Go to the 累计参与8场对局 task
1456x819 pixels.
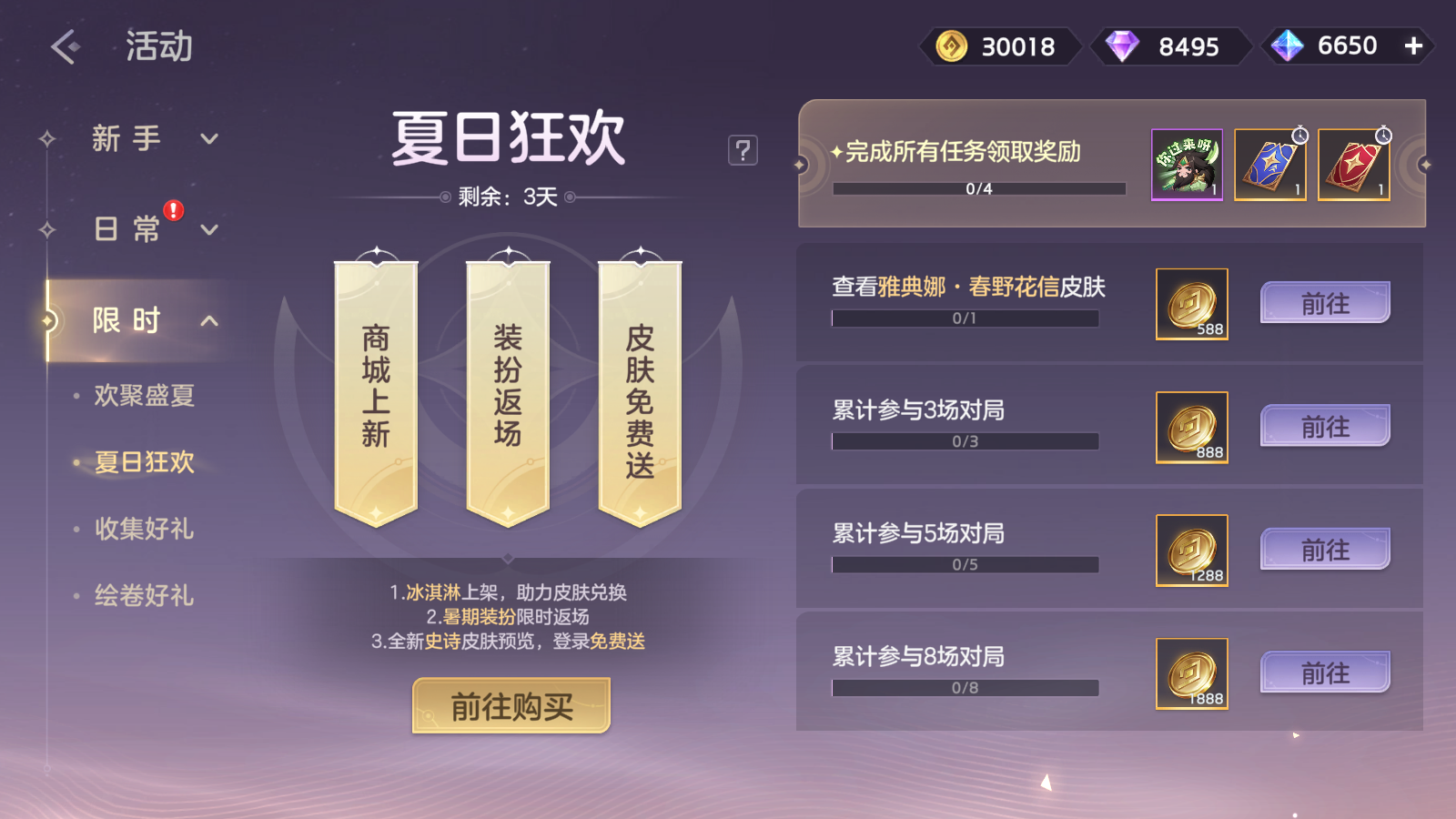(1325, 672)
